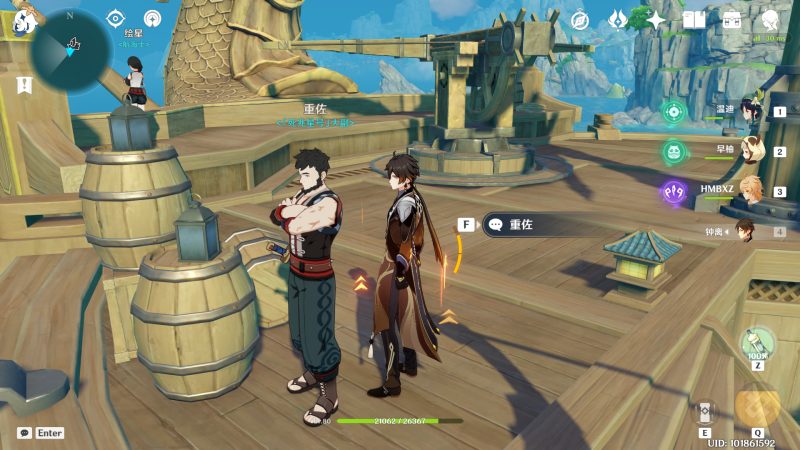Switch to party member HMBXZ
Viewport: 800px width, 450px height.
pyautogui.click(x=748, y=191)
